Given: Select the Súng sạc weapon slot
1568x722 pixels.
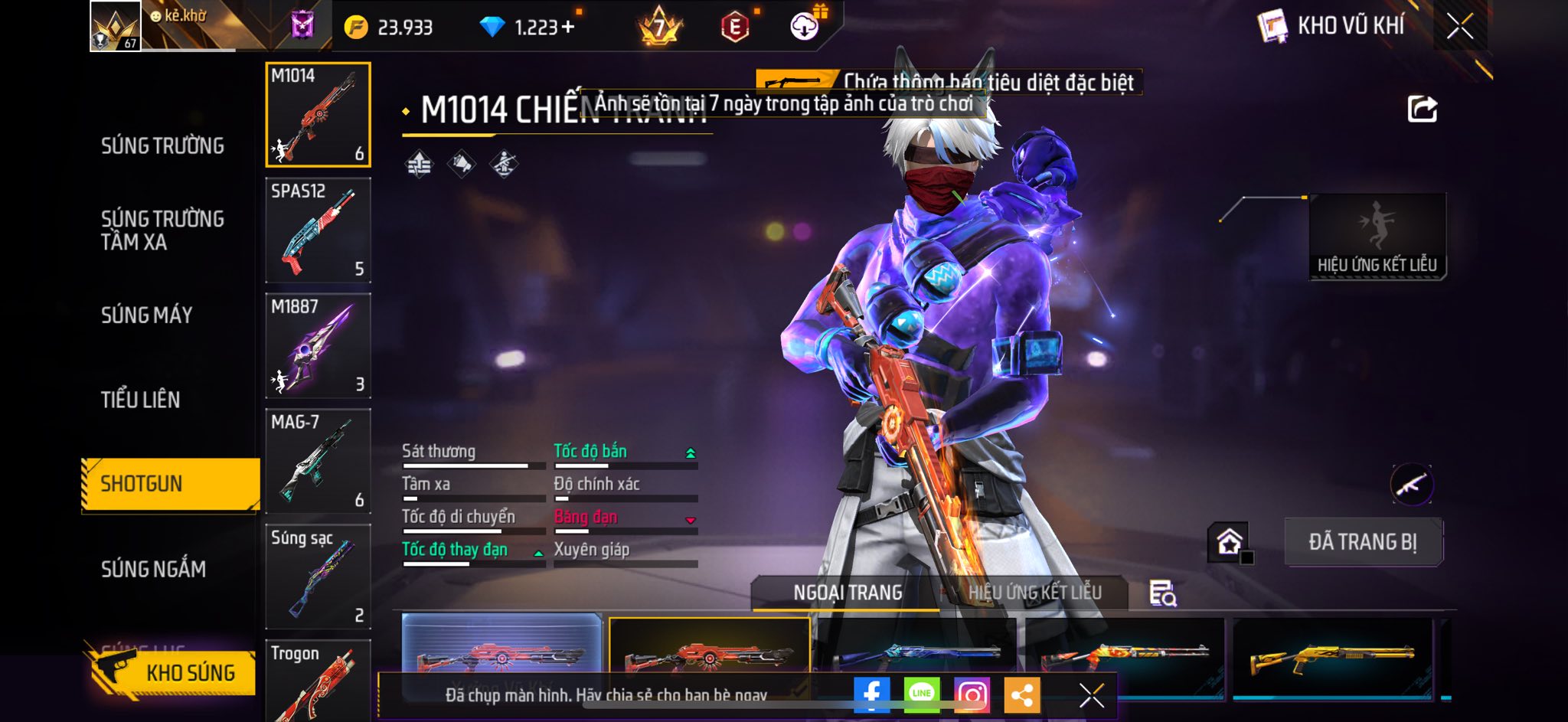Looking at the screenshot, I should pos(318,577).
